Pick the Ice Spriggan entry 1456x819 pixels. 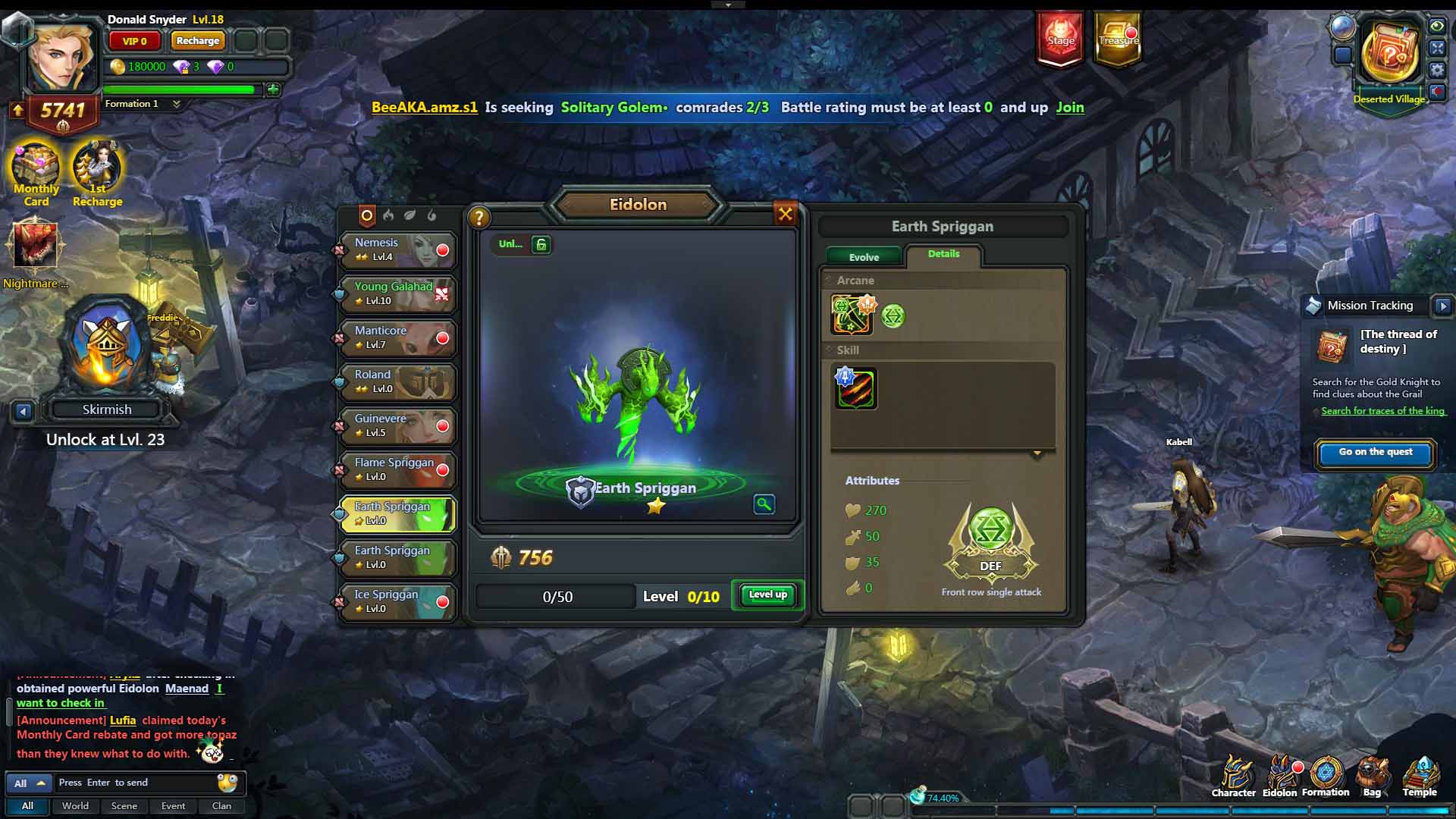point(397,602)
